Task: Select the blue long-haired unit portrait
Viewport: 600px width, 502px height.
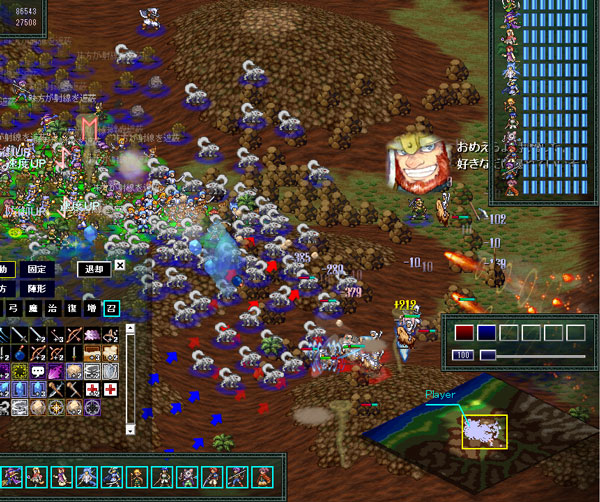Action: 87,477
